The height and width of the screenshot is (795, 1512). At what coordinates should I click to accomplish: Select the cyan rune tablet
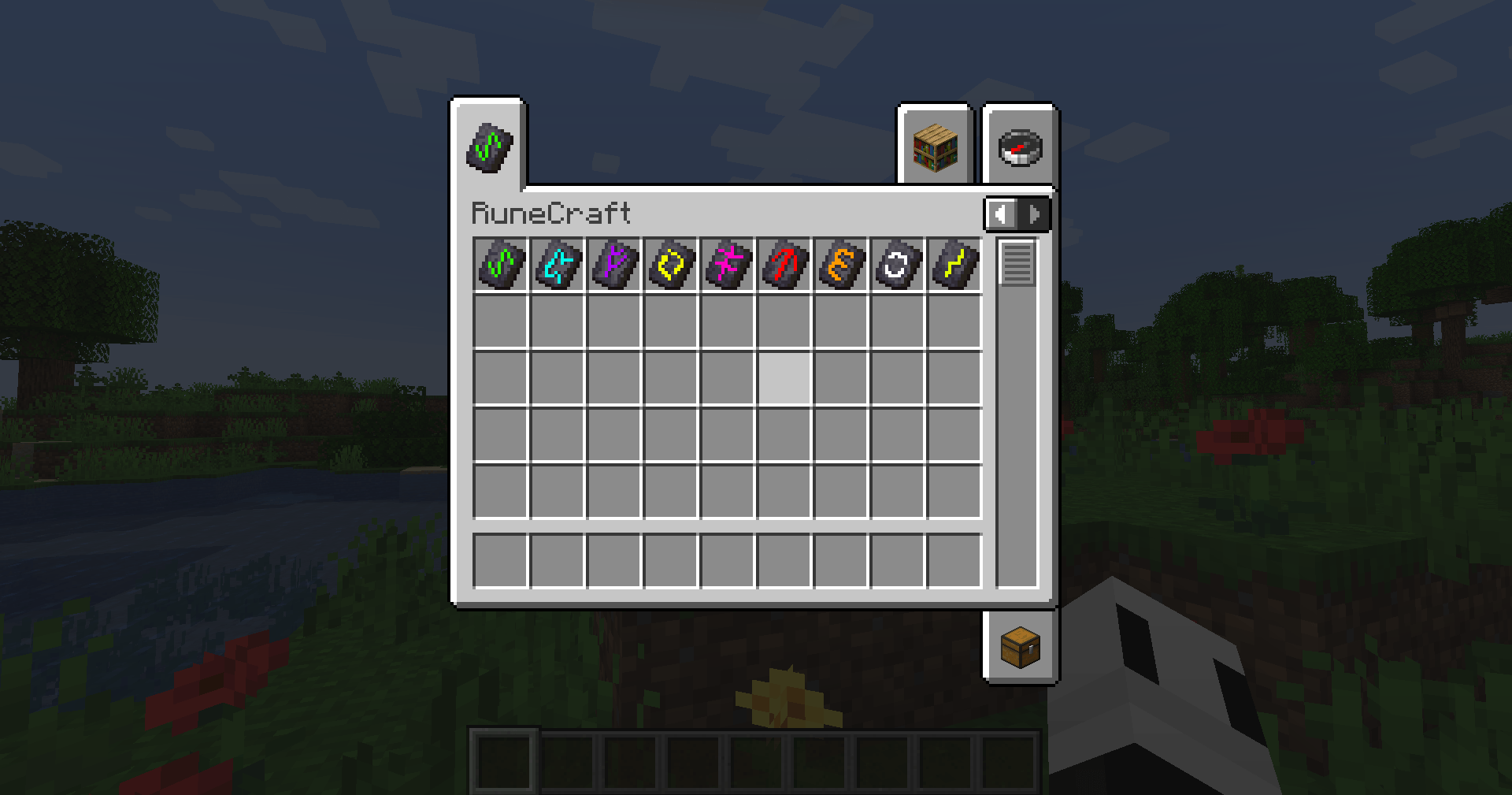(x=558, y=265)
